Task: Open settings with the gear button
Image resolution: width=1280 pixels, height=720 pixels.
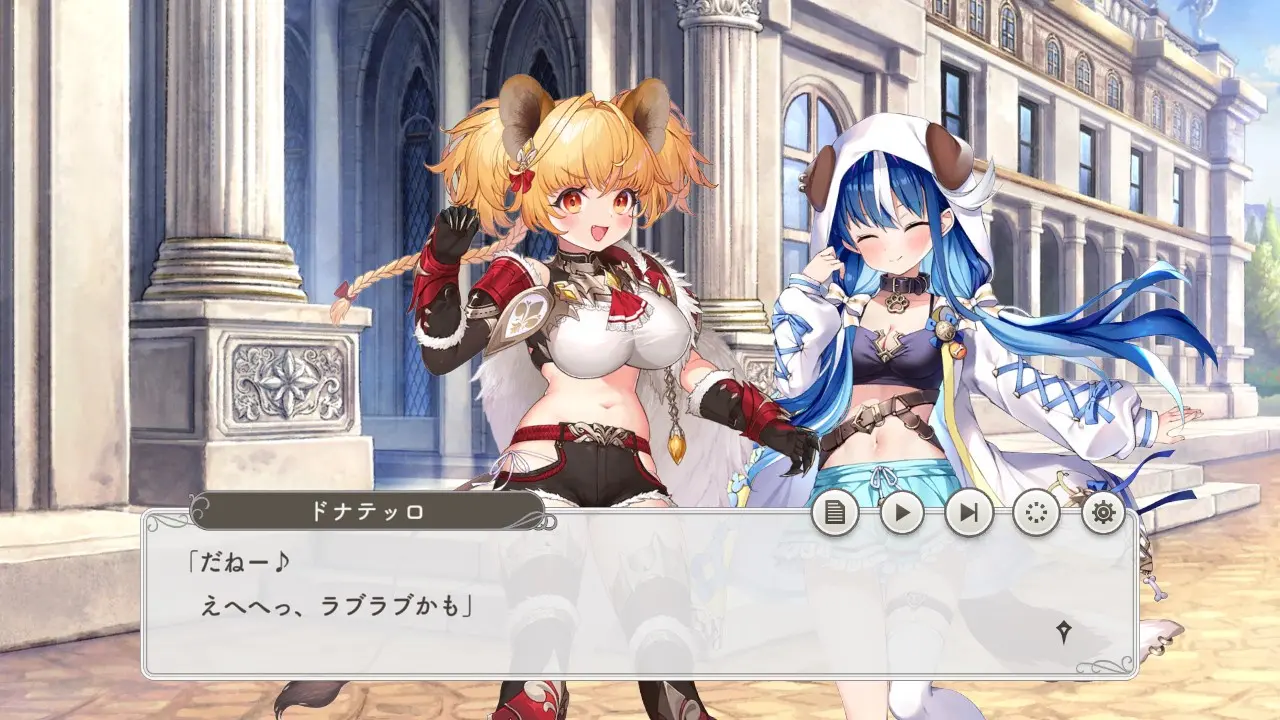Action: (1103, 513)
